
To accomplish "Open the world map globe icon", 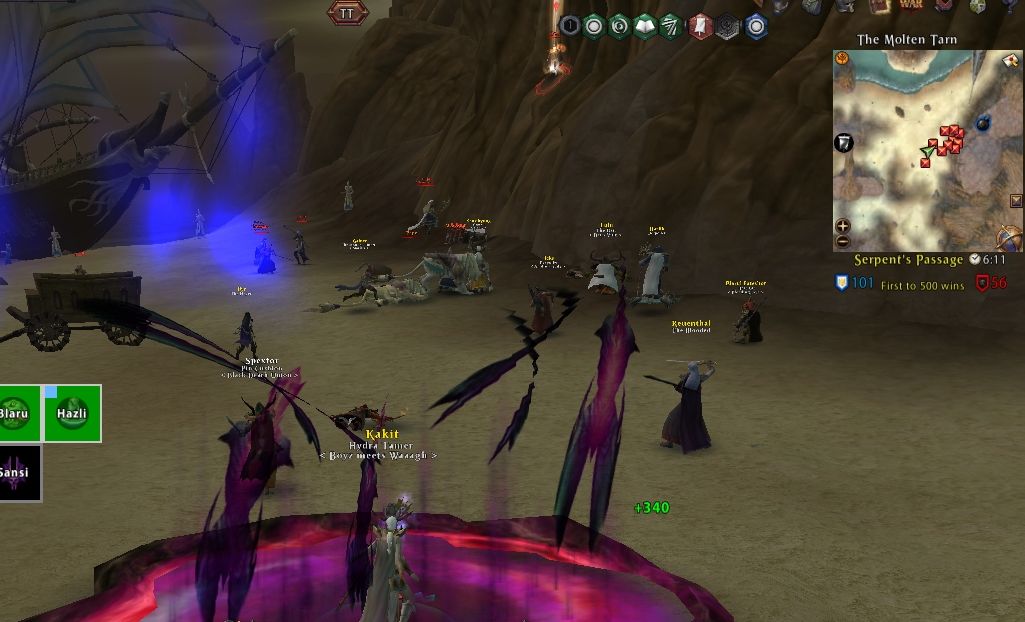I will (1009, 238).
